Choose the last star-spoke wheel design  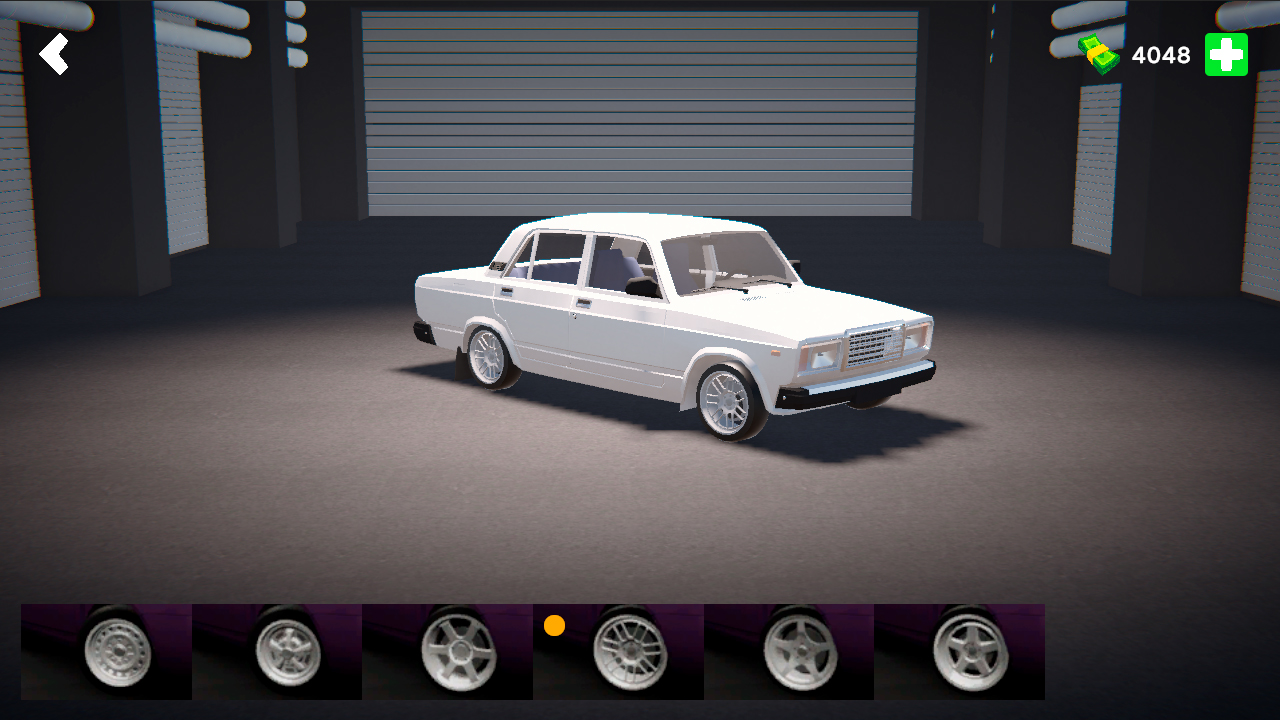(x=958, y=650)
